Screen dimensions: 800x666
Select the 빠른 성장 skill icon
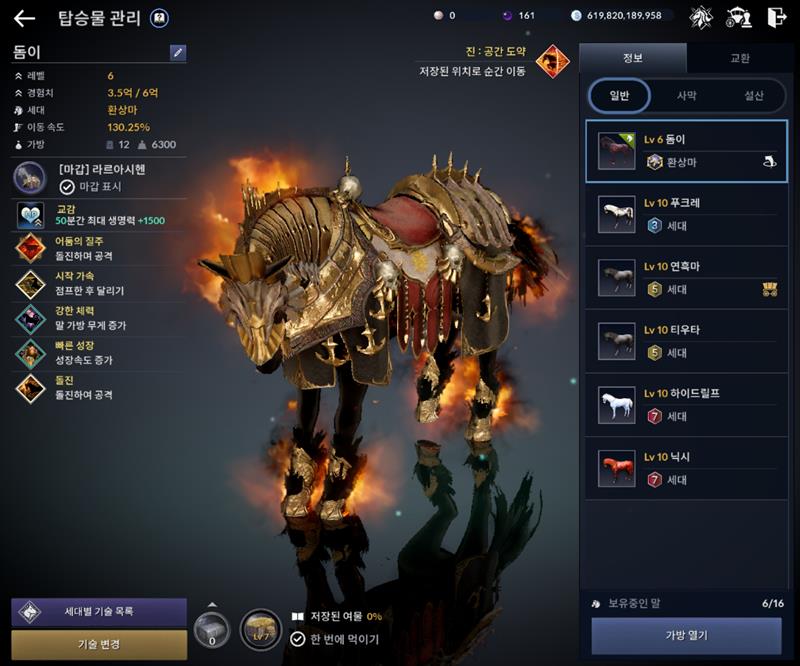pos(30,353)
